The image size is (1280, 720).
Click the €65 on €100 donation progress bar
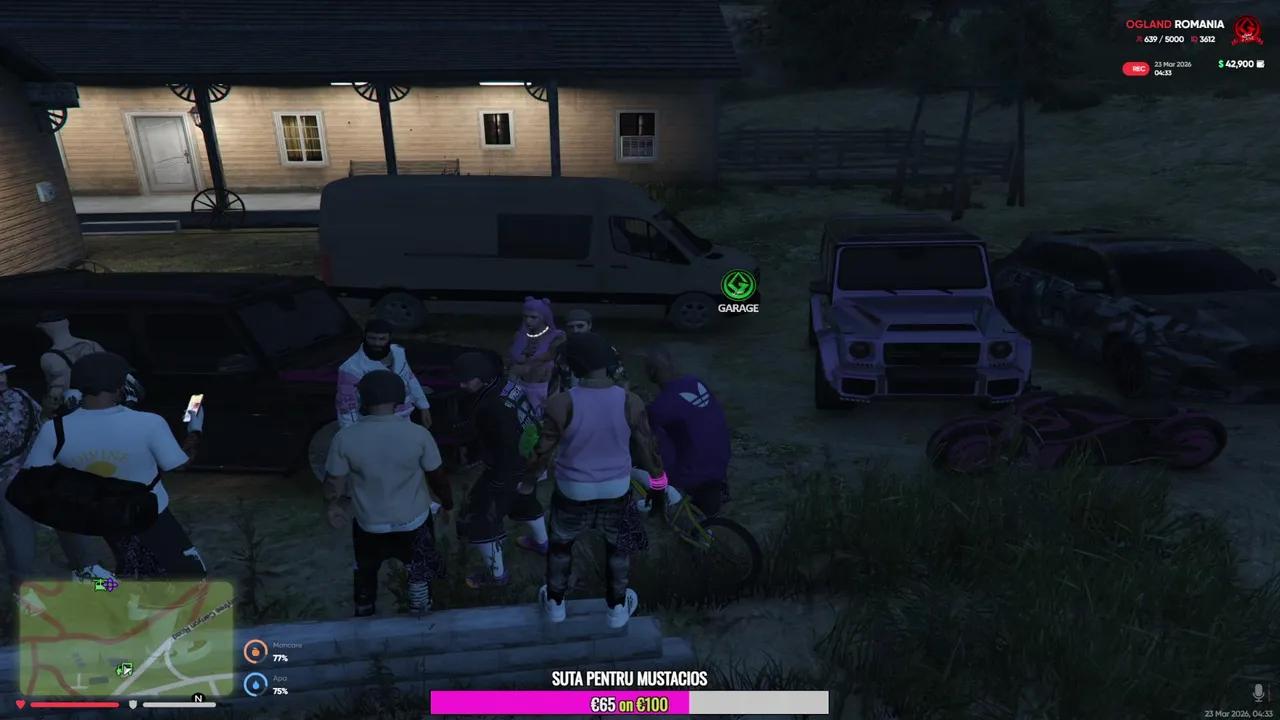click(629, 703)
